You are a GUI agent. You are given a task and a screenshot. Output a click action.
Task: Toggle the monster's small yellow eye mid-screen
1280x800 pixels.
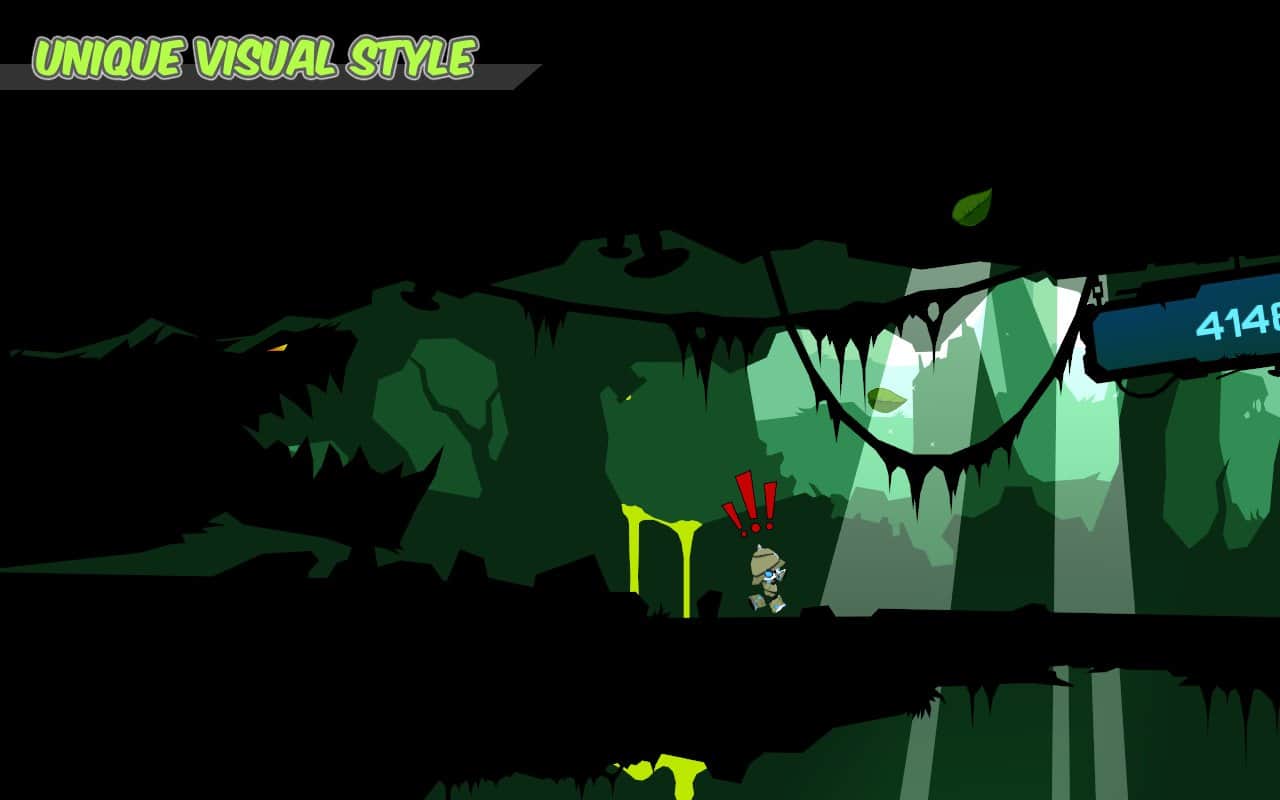(628, 397)
